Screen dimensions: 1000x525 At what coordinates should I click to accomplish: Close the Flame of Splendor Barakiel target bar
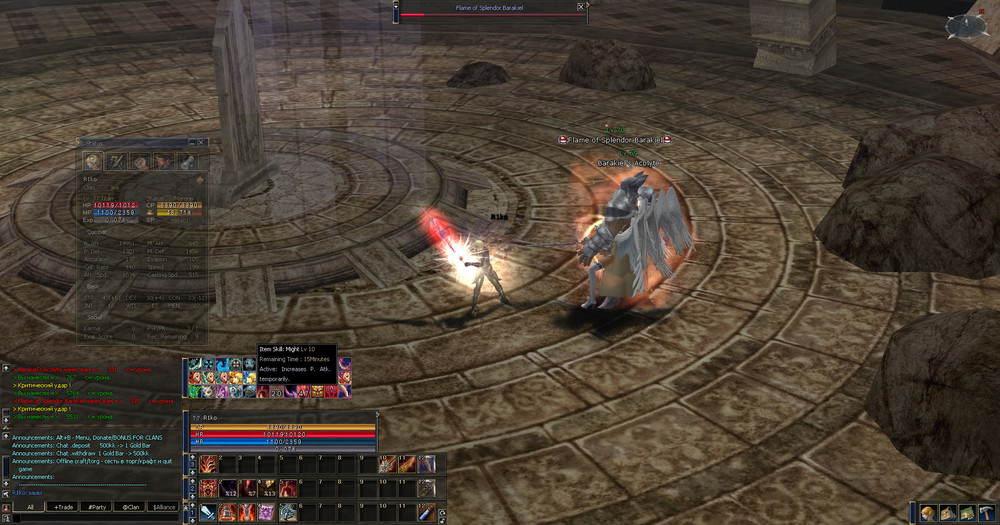581,6
